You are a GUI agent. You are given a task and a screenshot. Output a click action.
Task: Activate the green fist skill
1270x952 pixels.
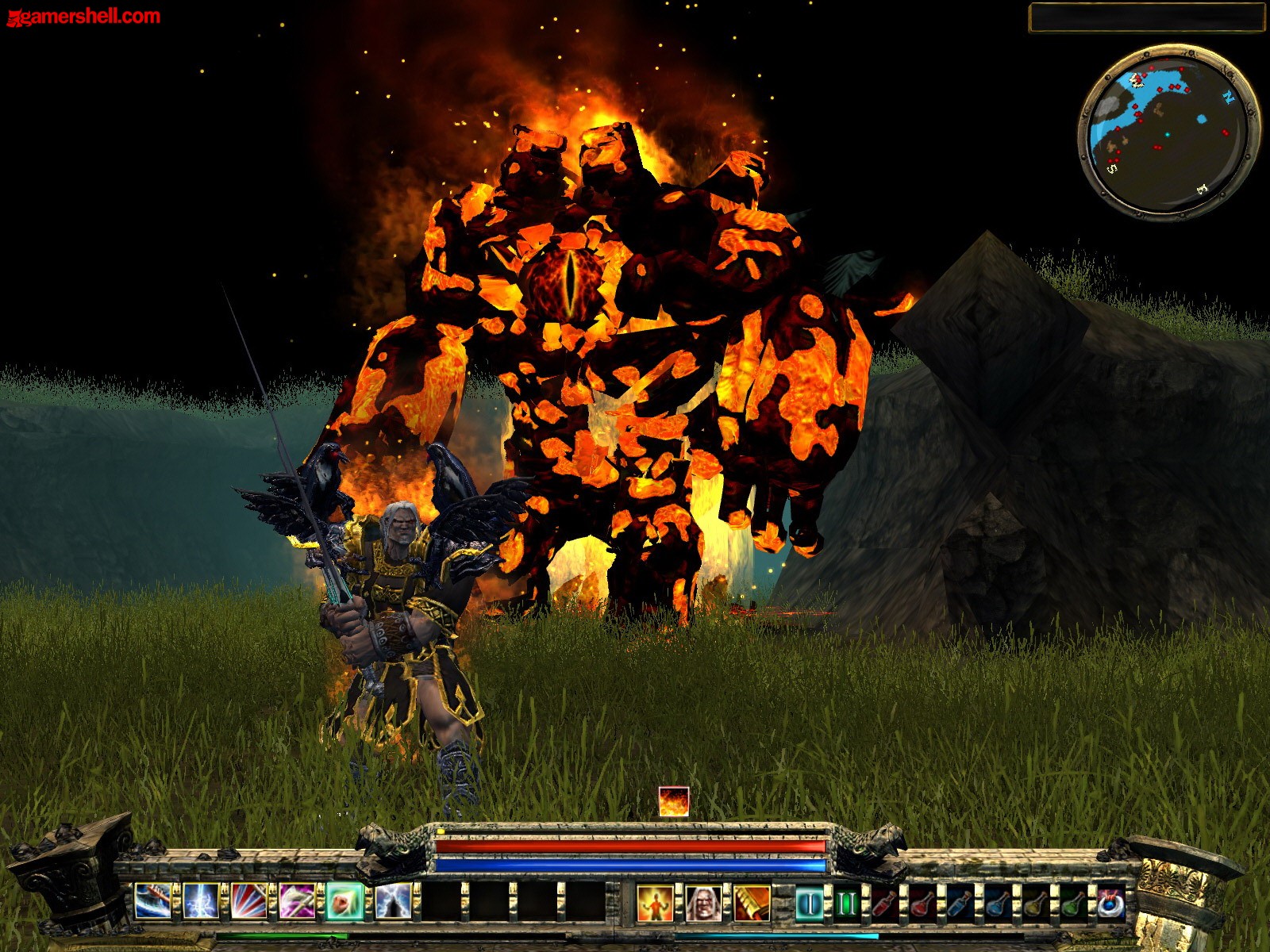coord(344,902)
